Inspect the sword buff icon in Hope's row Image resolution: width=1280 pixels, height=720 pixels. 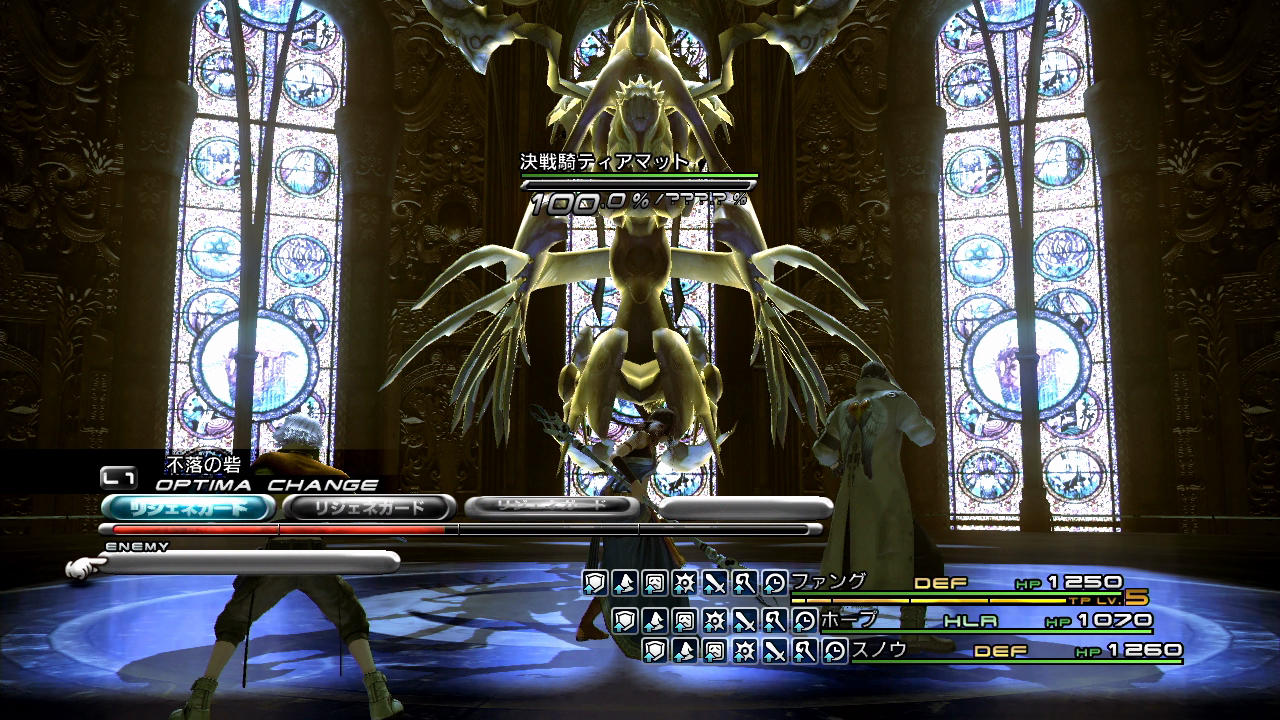[x=745, y=621]
